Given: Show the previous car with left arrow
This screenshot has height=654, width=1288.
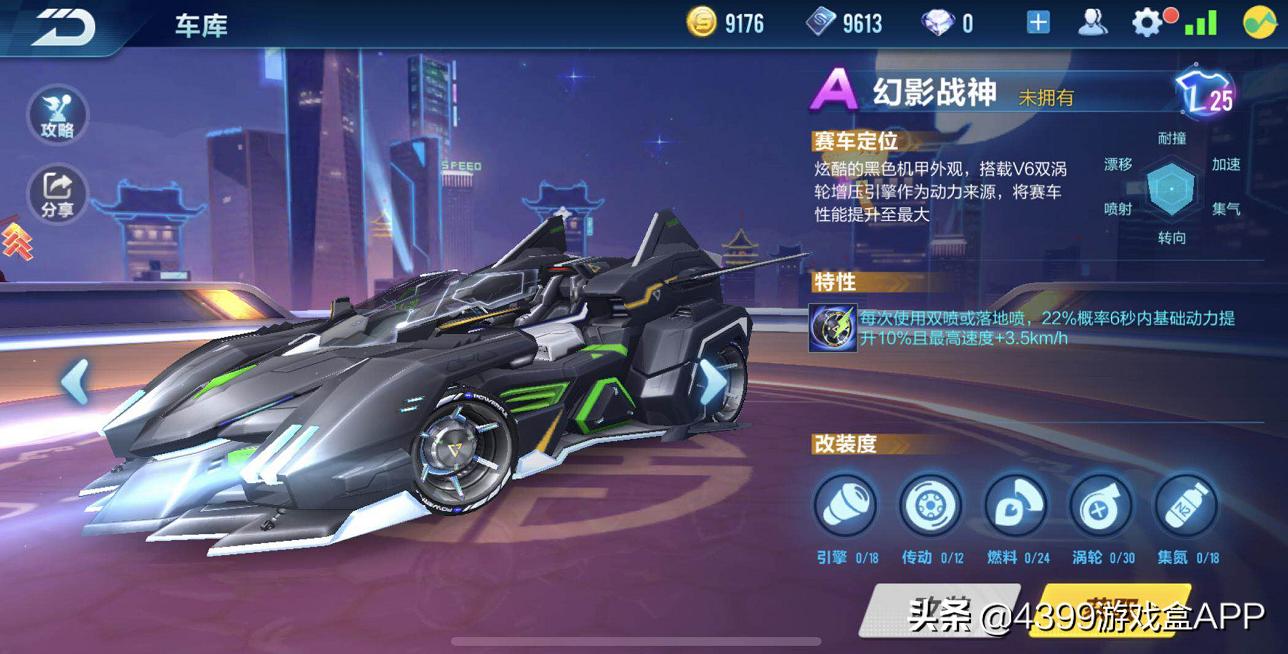Looking at the screenshot, I should [76, 382].
